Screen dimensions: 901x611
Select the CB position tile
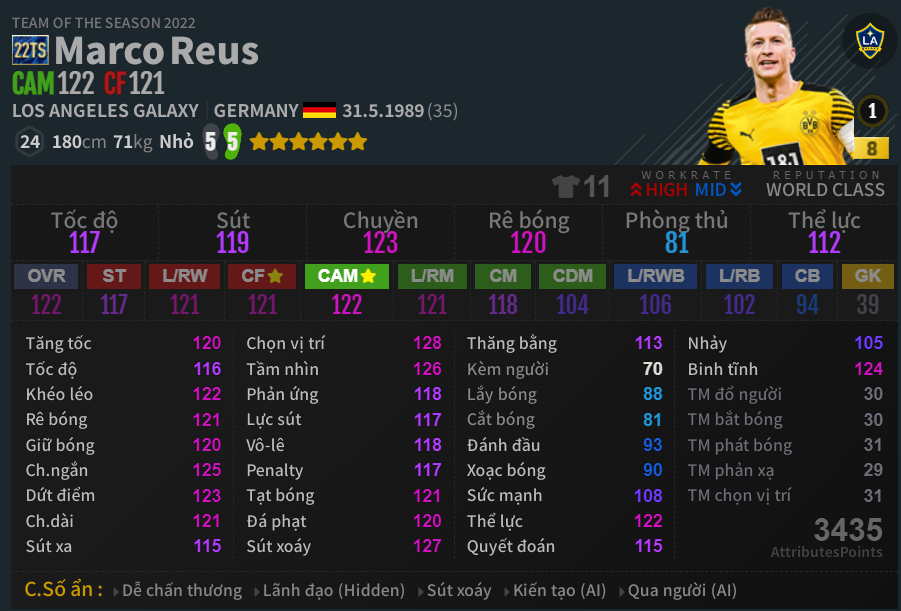pyautogui.click(x=807, y=276)
